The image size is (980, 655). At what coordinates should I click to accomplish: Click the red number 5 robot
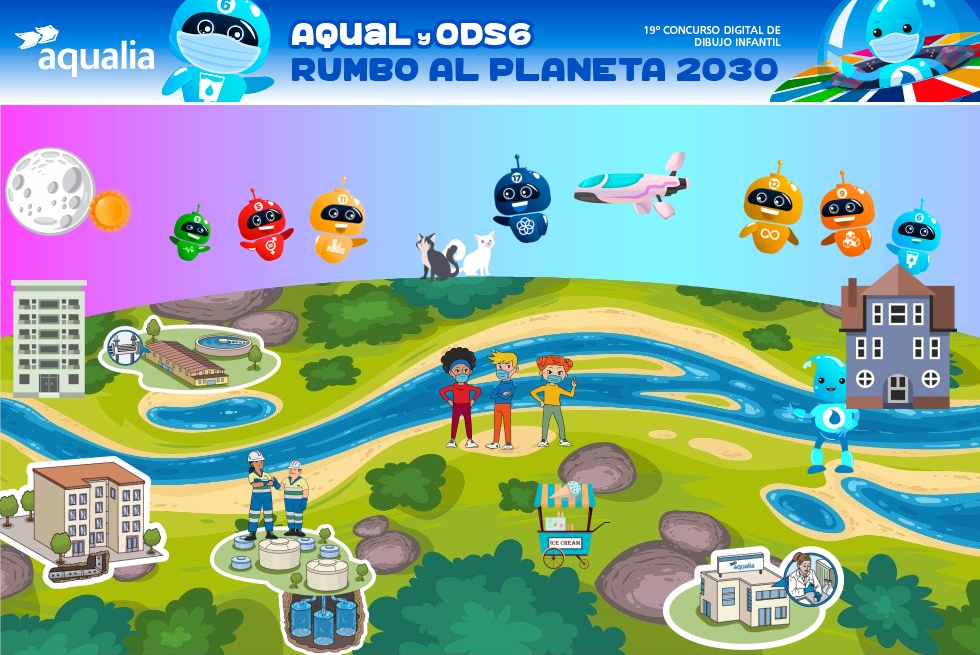[x=262, y=227]
